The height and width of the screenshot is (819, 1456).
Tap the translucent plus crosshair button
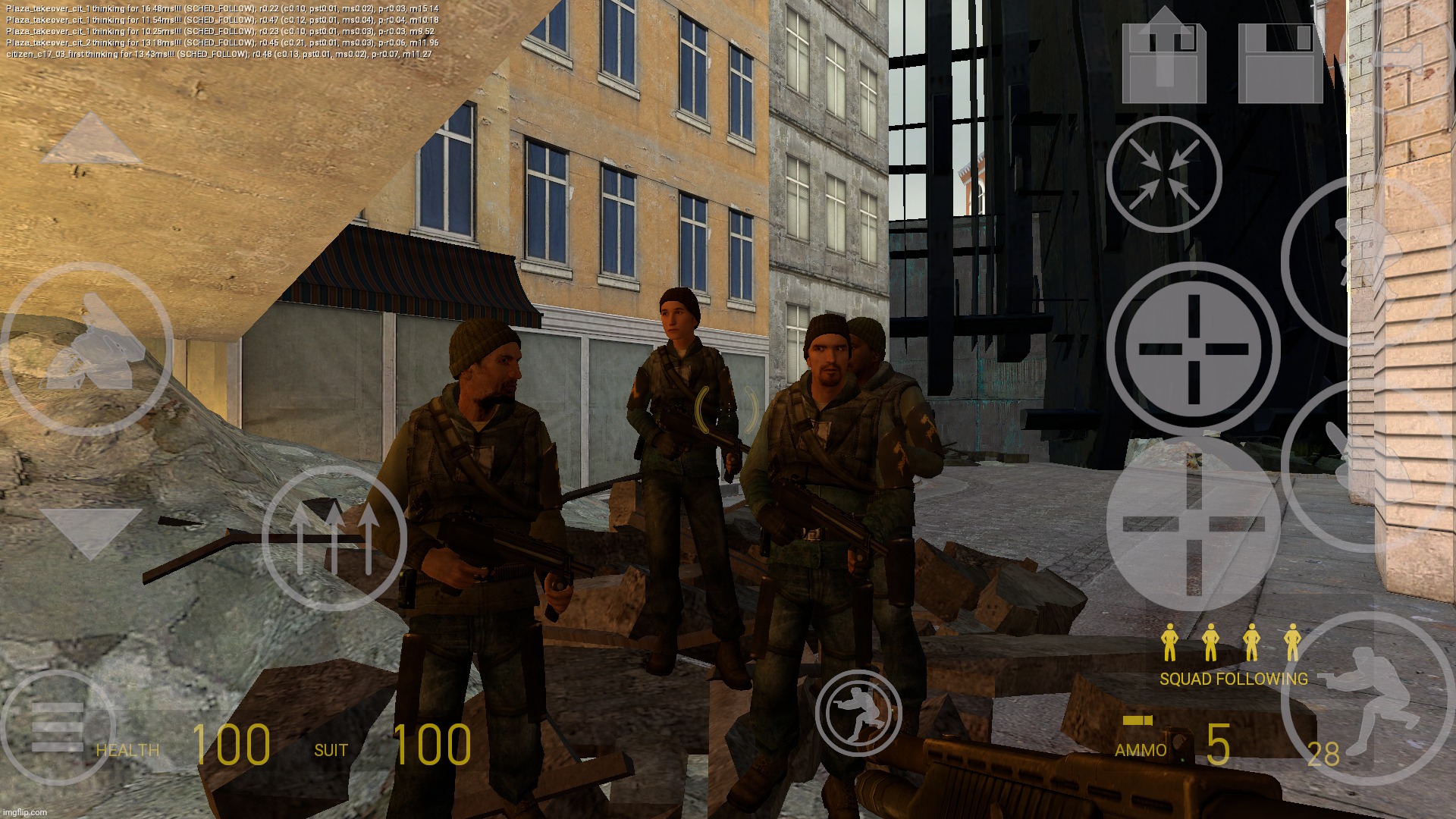click(1193, 523)
